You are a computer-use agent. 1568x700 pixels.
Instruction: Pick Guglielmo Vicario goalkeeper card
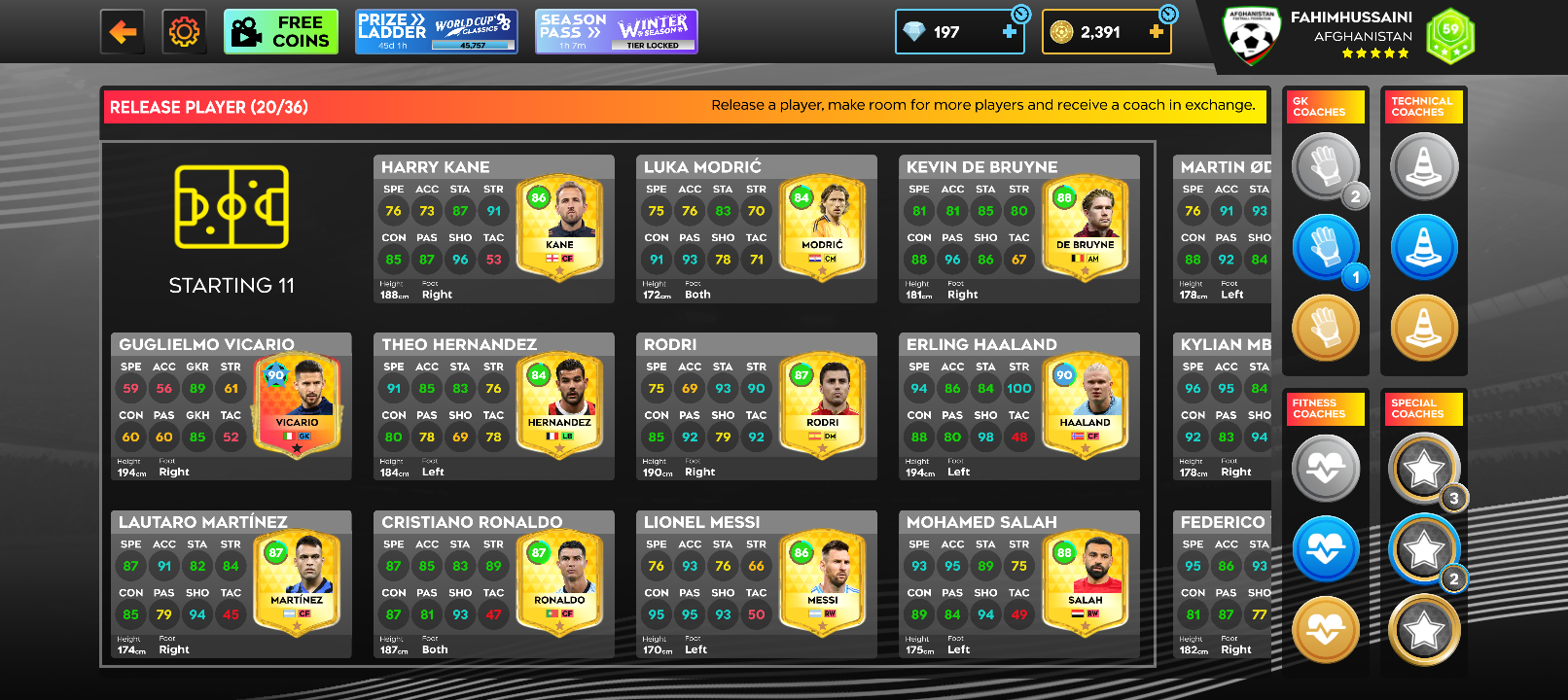pyautogui.click(x=232, y=406)
